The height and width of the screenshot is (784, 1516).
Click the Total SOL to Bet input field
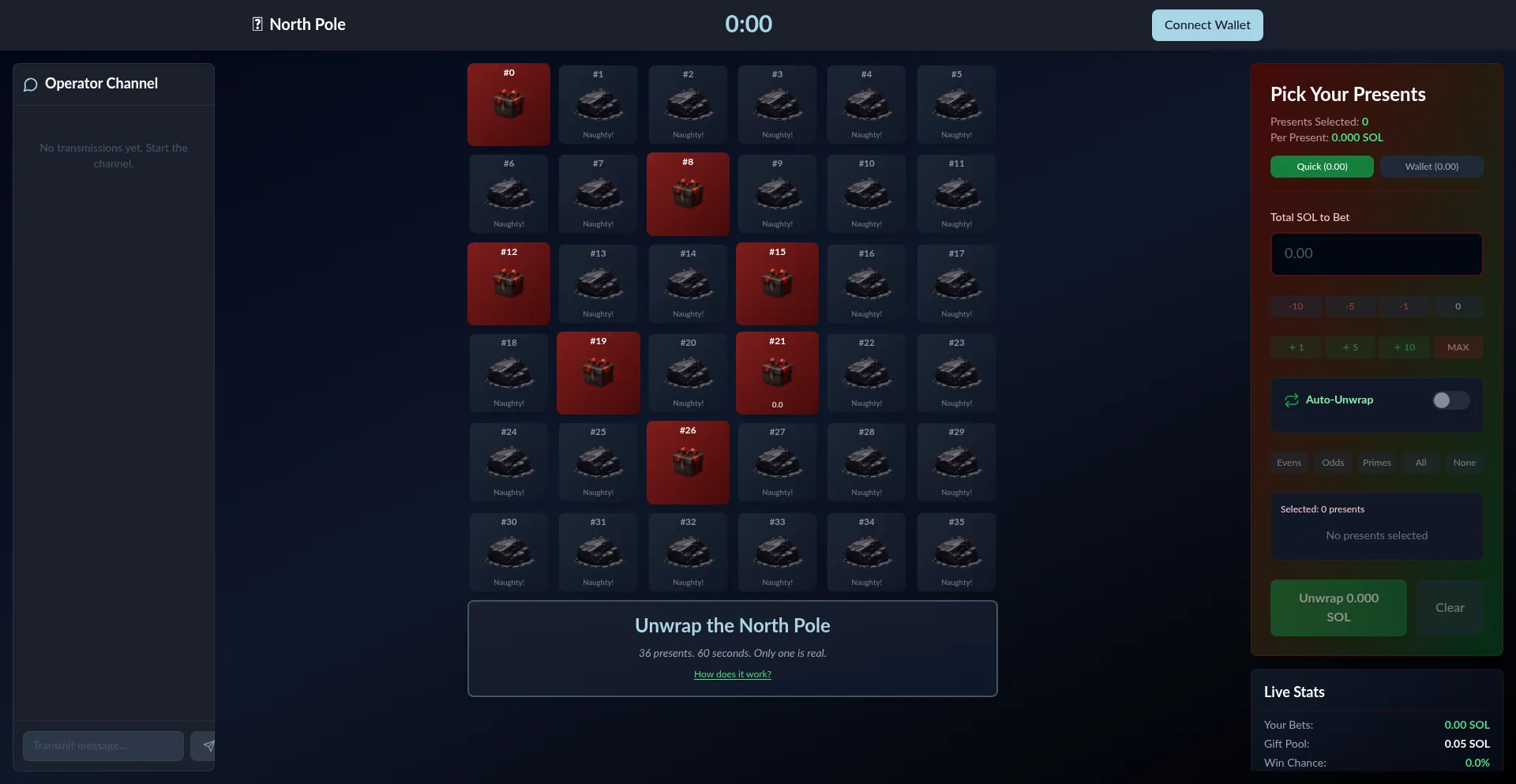[1376, 253]
